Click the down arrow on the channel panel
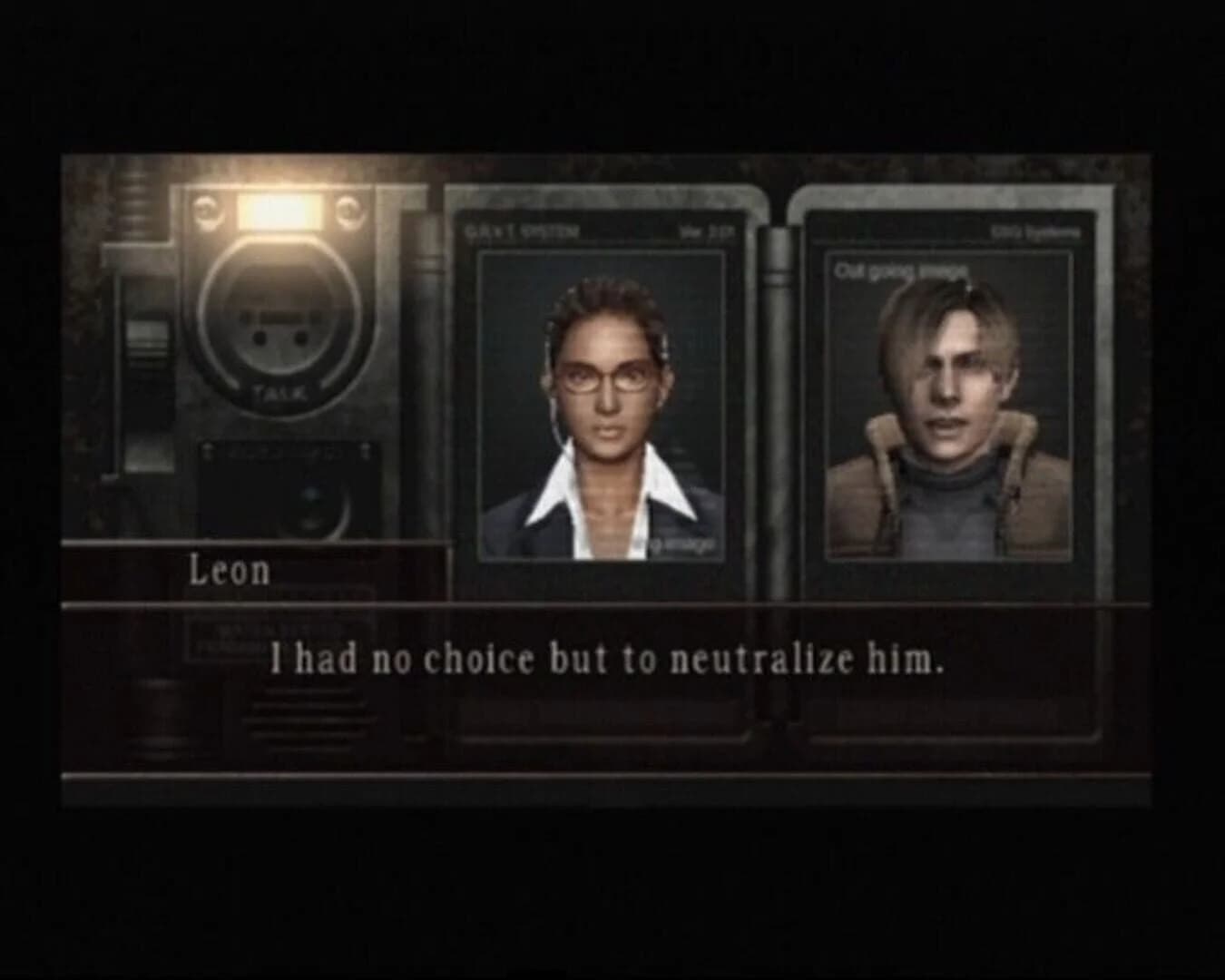 (365, 449)
